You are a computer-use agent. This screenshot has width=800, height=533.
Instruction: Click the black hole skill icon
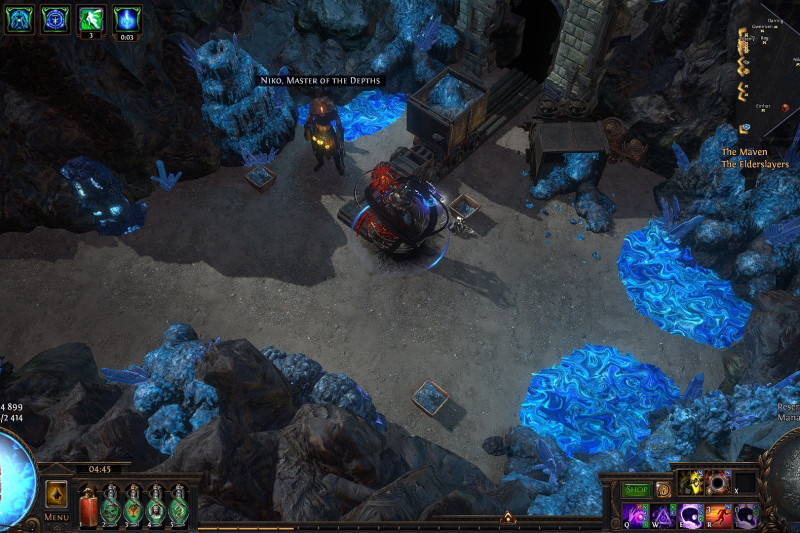click(717, 483)
